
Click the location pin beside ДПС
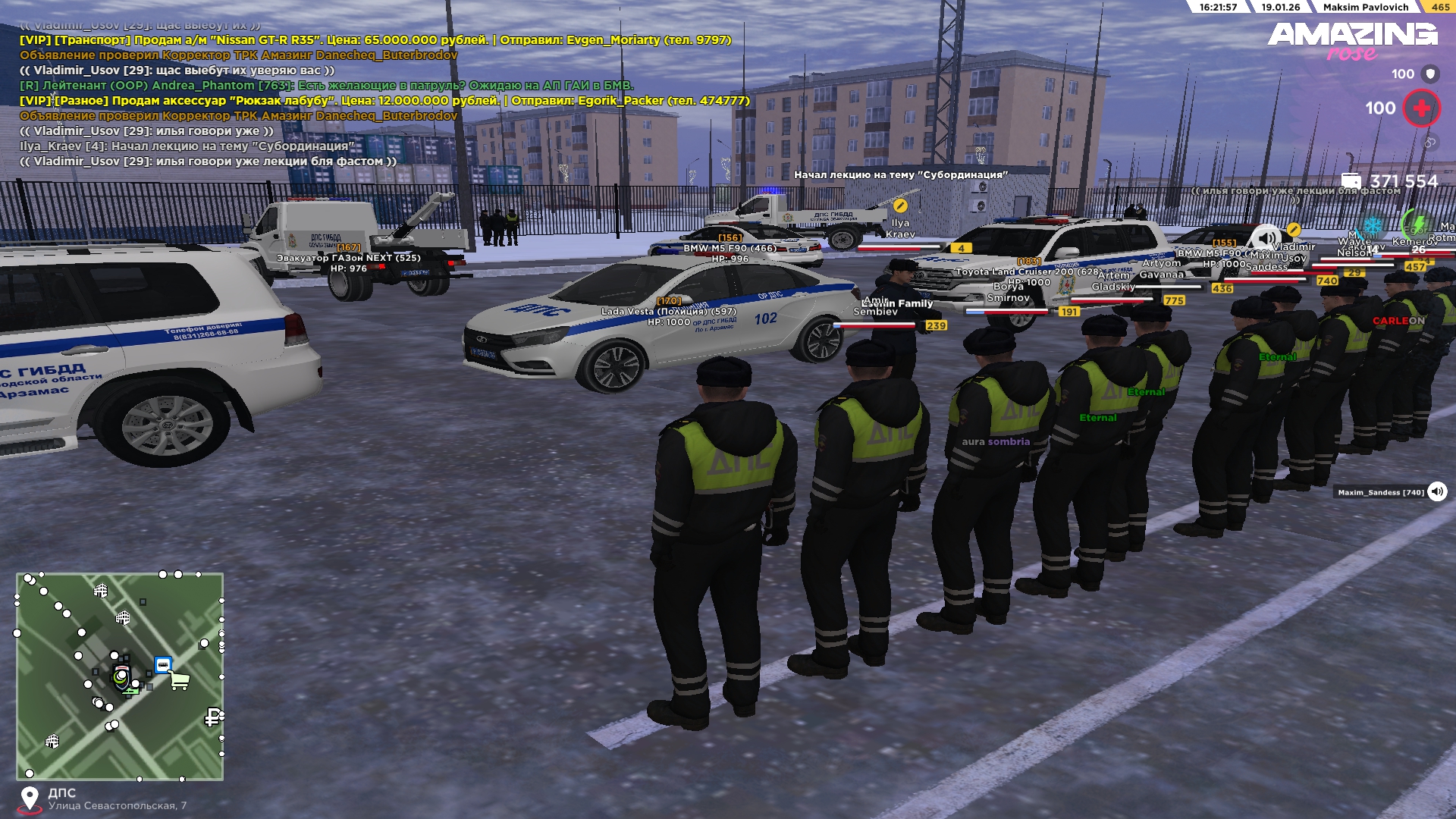tap(30, 799)
